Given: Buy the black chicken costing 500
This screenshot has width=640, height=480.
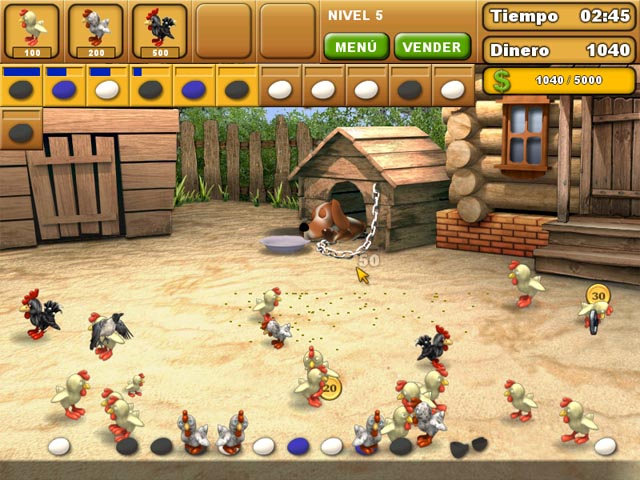Looking at the screenshot, I should point(160,30).
